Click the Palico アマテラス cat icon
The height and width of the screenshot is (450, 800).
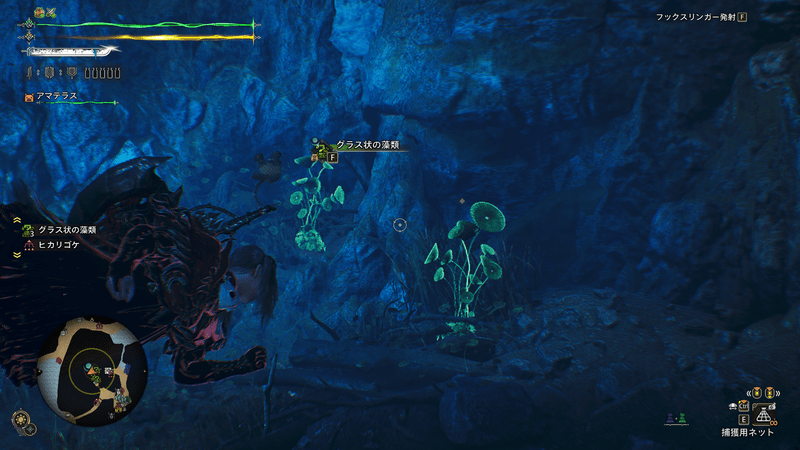point(28,97)
